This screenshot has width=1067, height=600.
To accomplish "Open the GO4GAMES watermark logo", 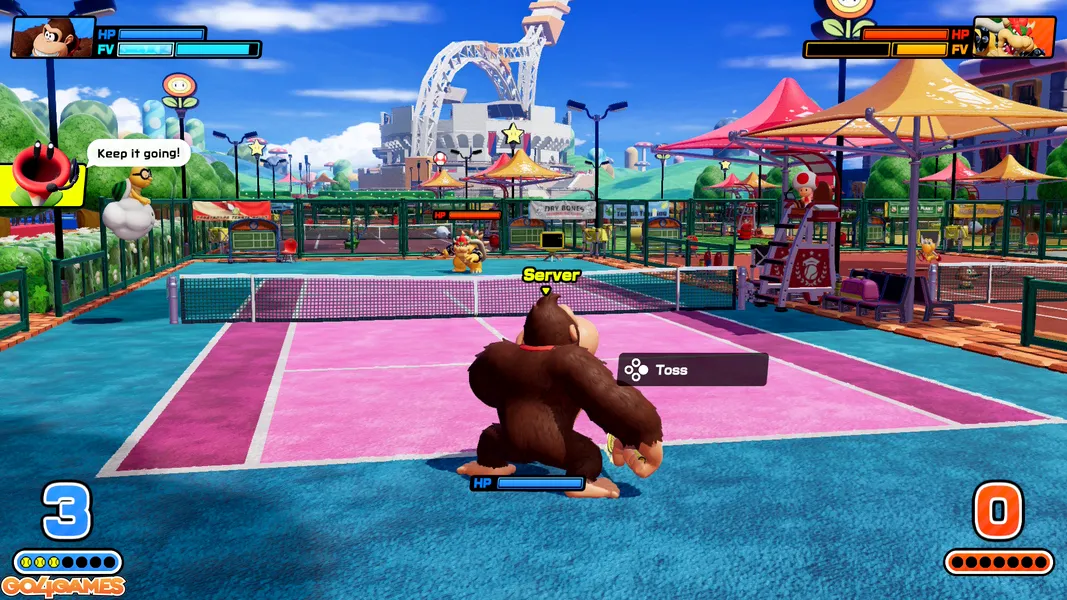I will click(x=63, y=587).
